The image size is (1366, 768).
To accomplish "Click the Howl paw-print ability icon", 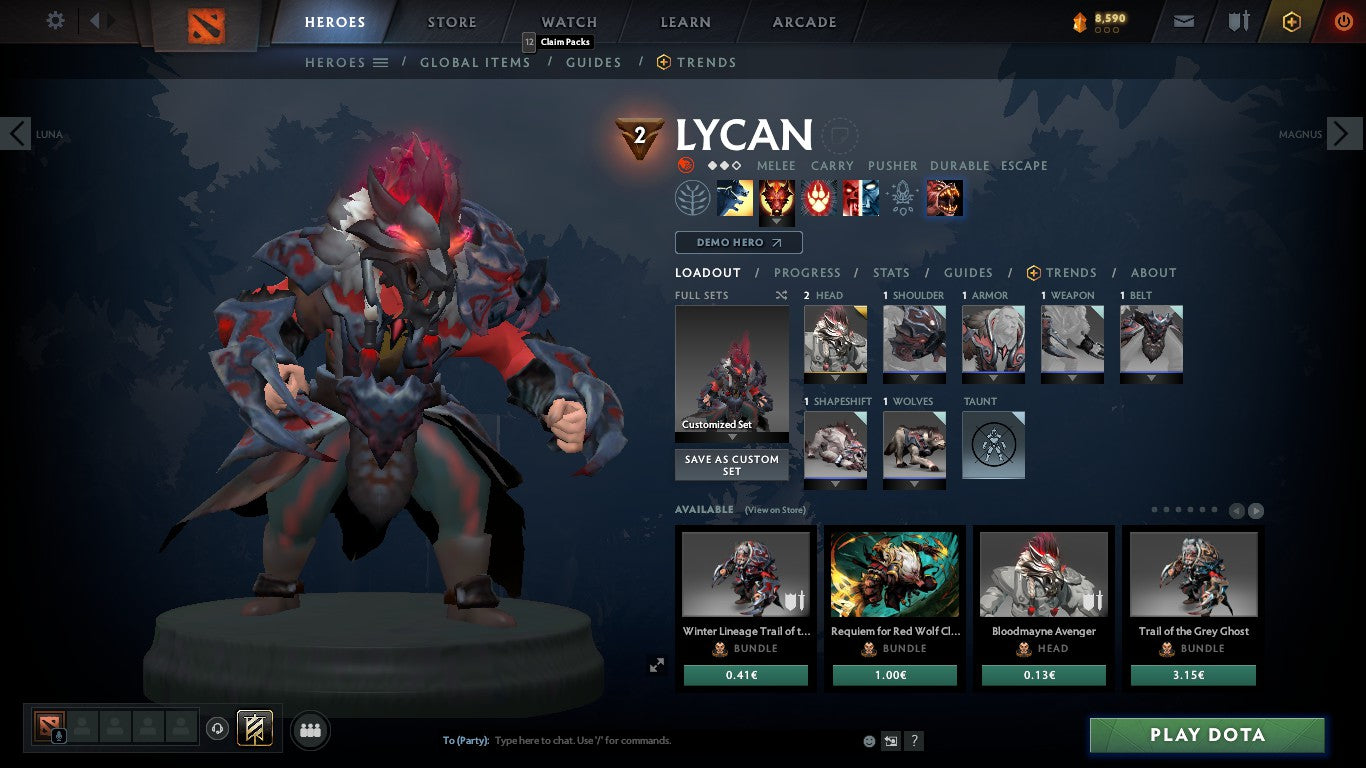I will [817, 198].
